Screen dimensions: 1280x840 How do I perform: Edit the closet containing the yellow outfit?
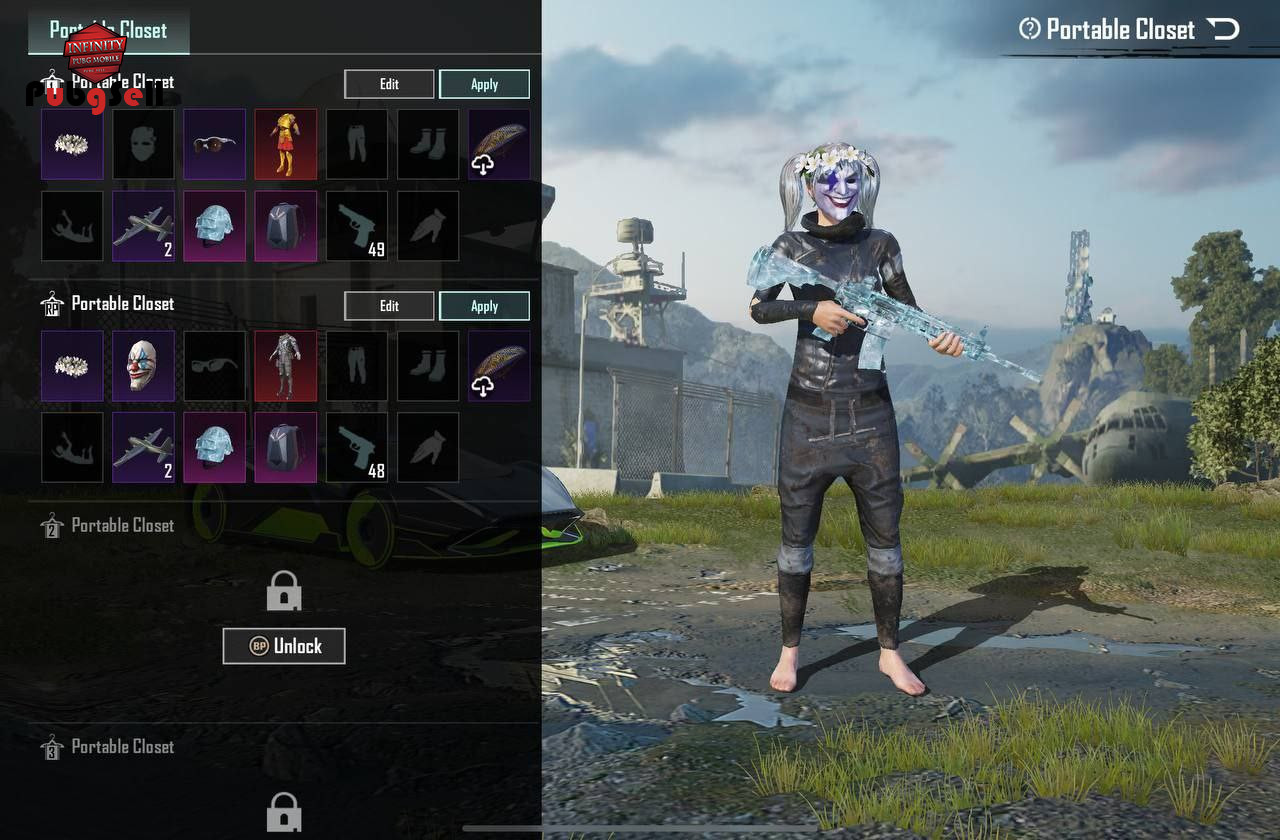tap(389, 84)
